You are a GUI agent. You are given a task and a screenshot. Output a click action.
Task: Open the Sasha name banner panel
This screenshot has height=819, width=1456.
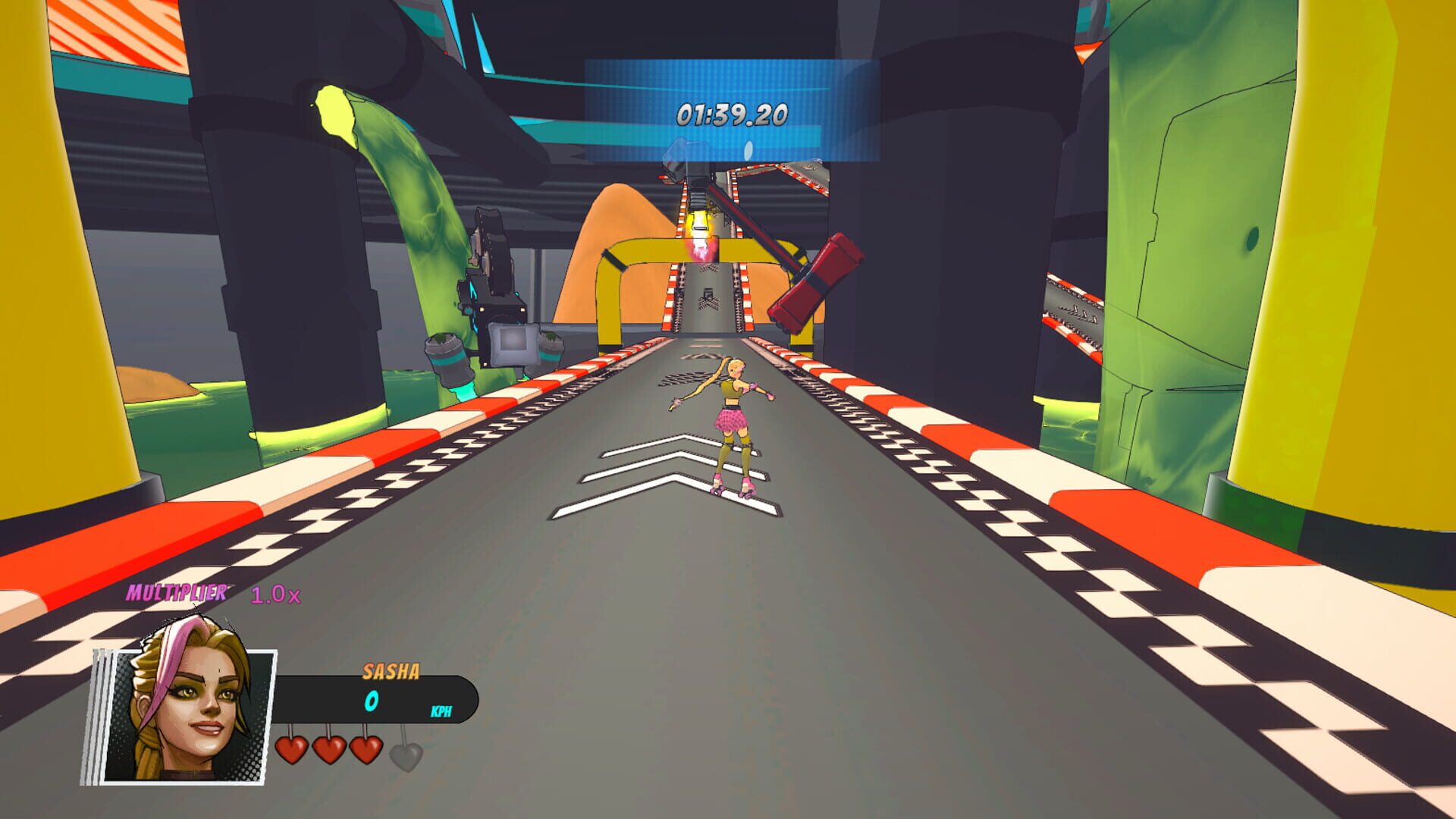click(391, 671)
